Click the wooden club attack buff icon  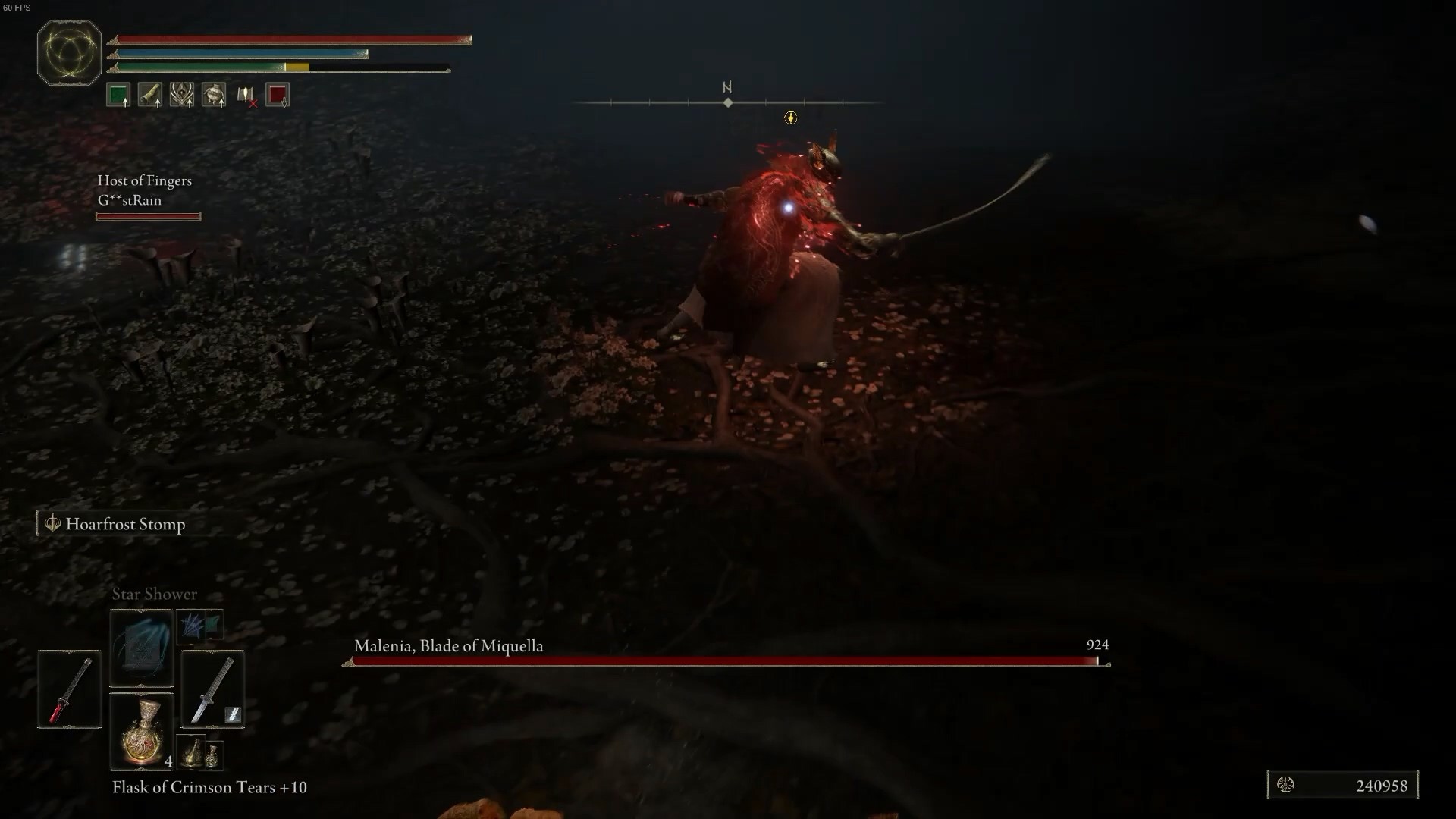pyautogui.click(x=150, y=95)
